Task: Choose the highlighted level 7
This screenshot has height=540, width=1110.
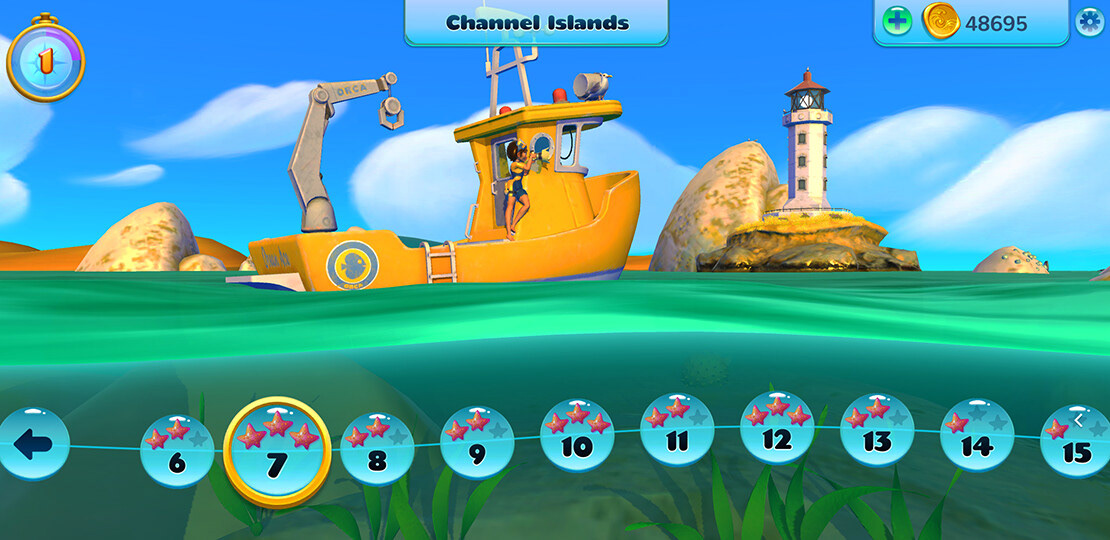Action: coord(277,452)
